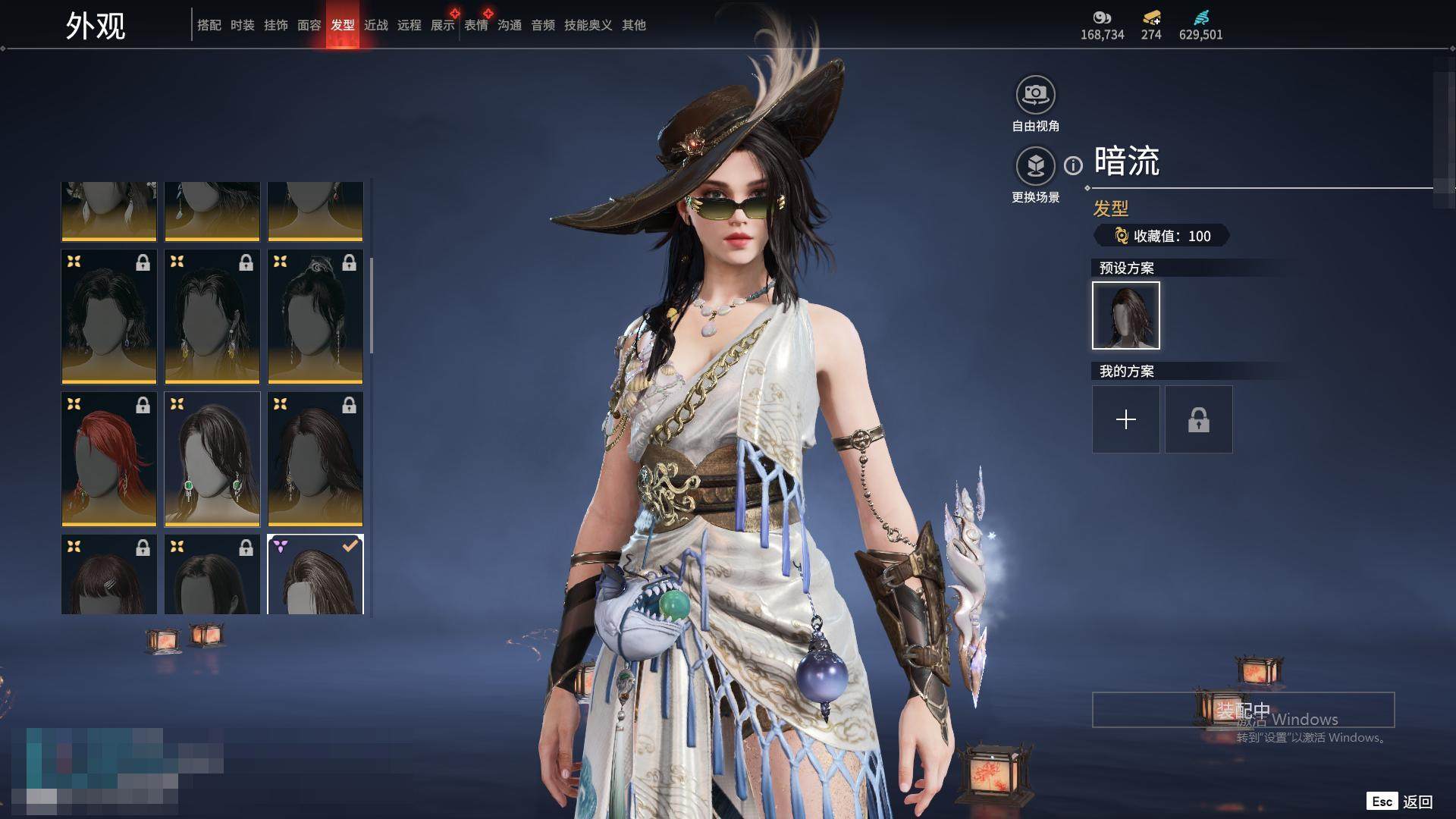Select the 沟通 tab
The height and width of the screenshot is (819, 1456).
tap(510, 25)
